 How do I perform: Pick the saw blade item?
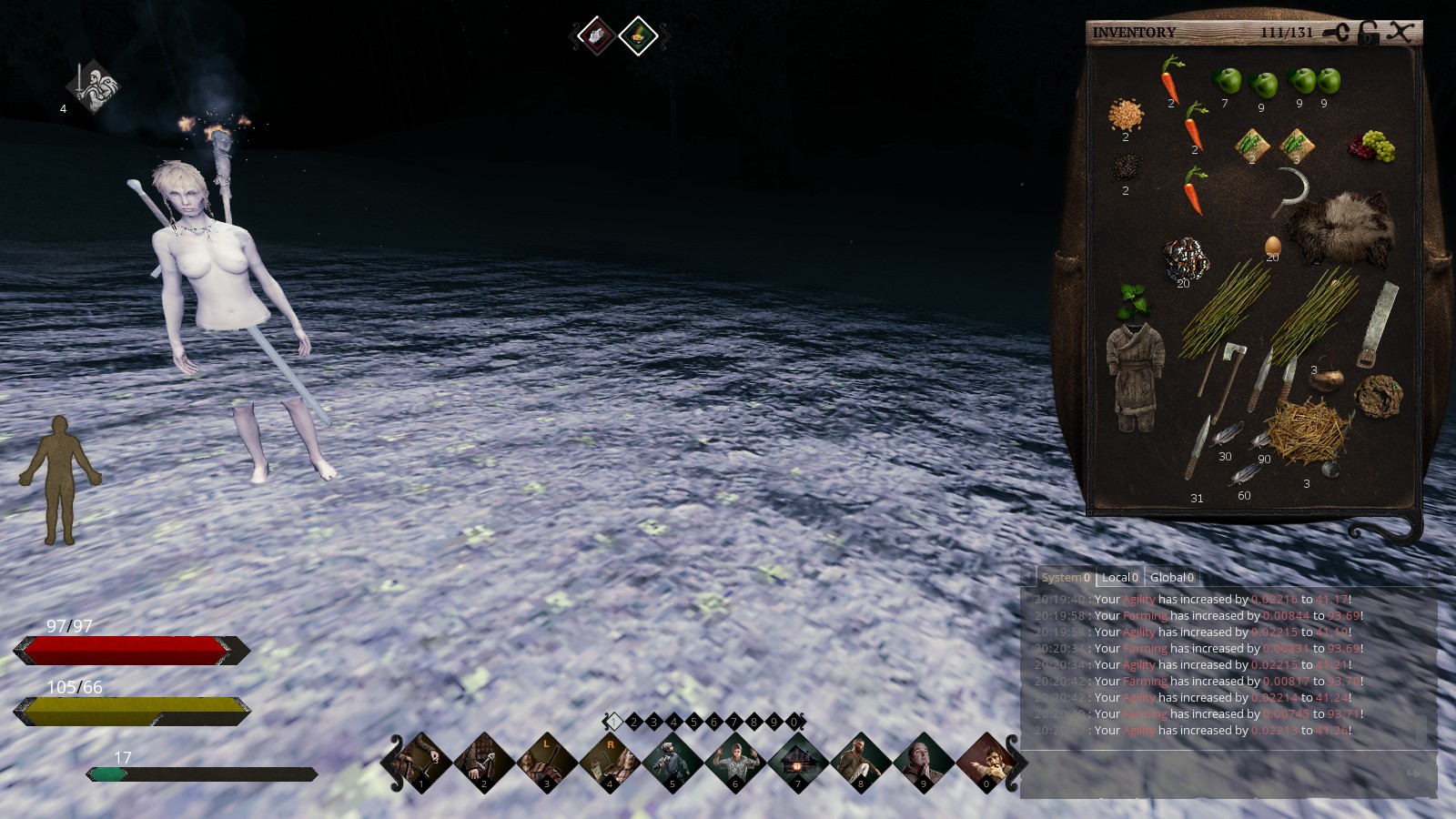coord(1376,324)
